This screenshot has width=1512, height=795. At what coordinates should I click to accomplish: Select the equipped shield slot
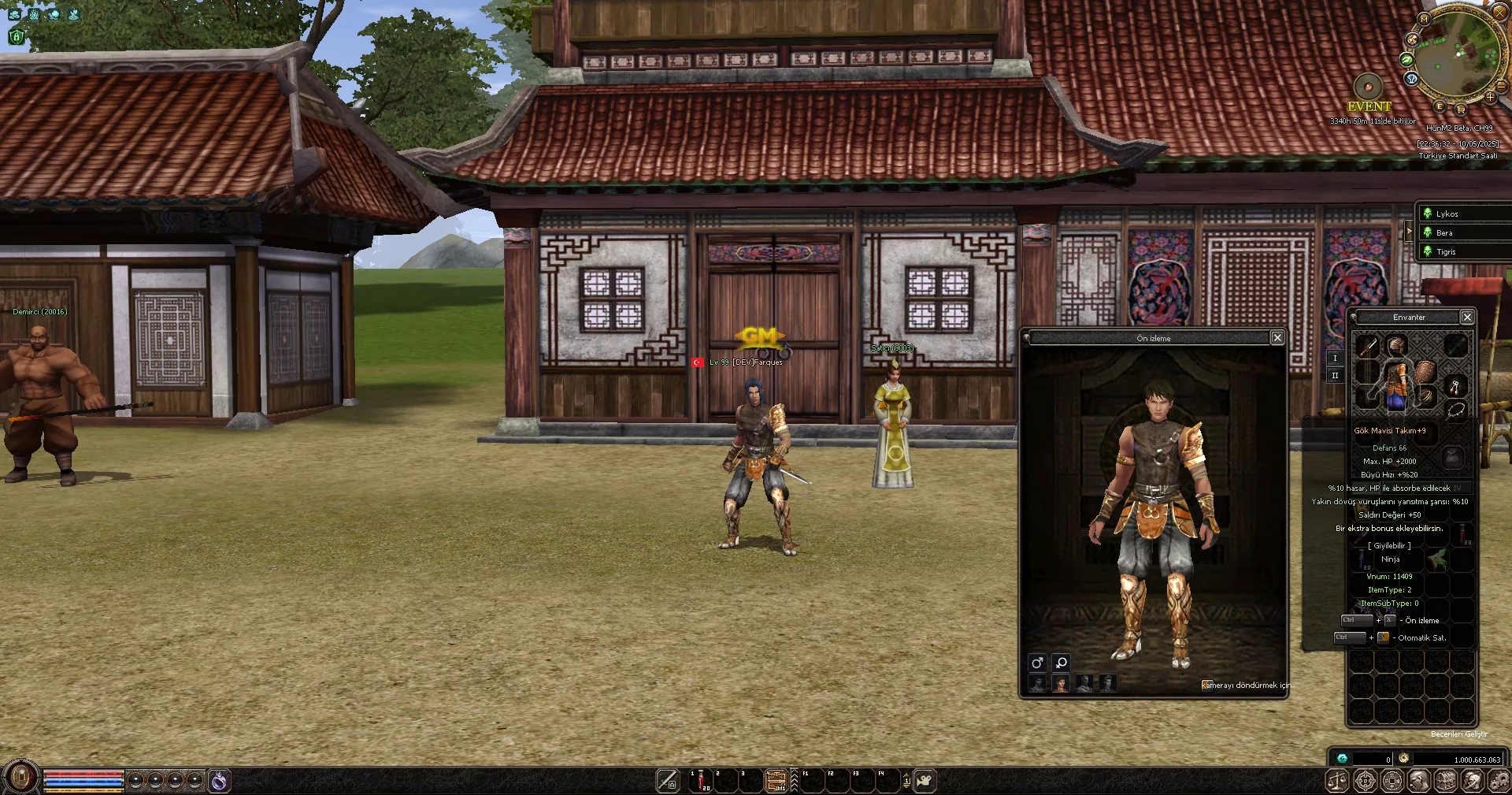pos(1425,372)
